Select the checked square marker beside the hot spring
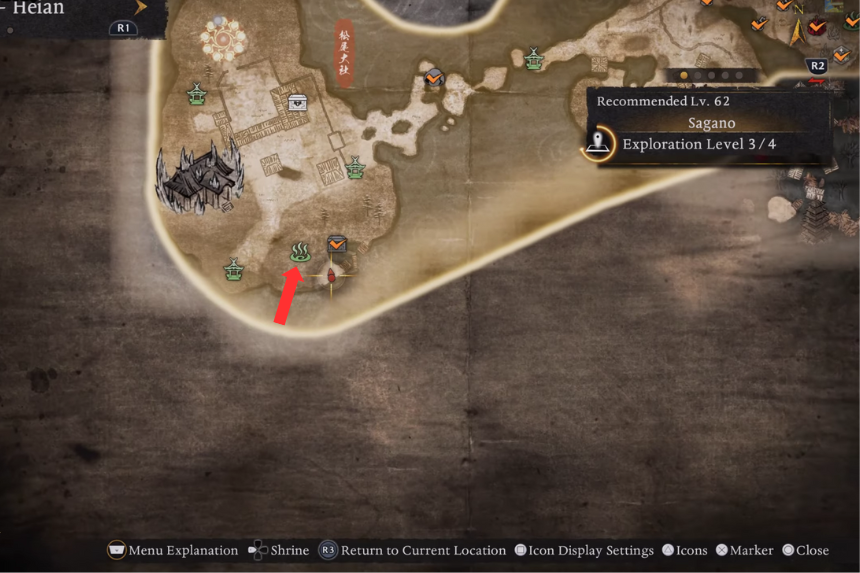860x573 pixels. pyautogui.click(x=335, y=244)
